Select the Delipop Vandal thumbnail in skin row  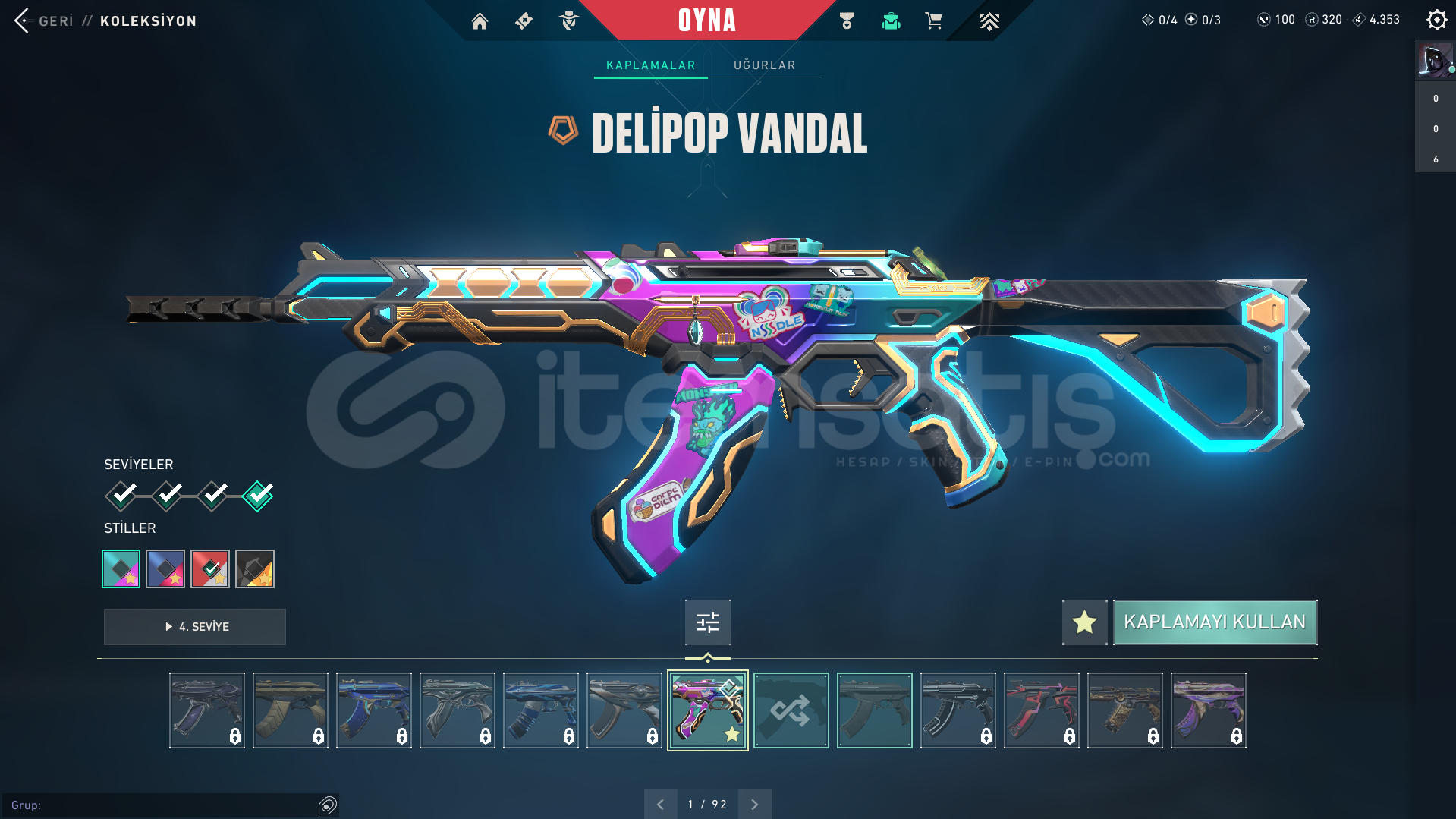706,710
